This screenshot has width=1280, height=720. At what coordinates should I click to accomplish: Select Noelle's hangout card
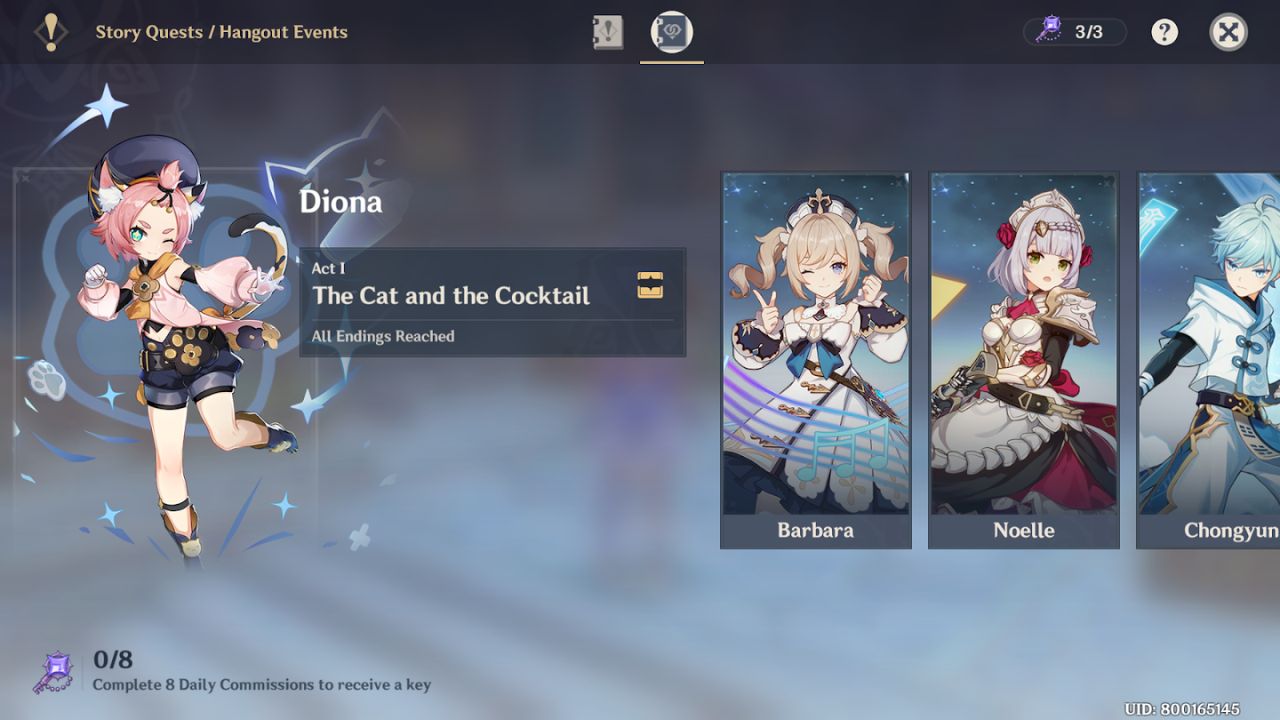pos(1023,360)
